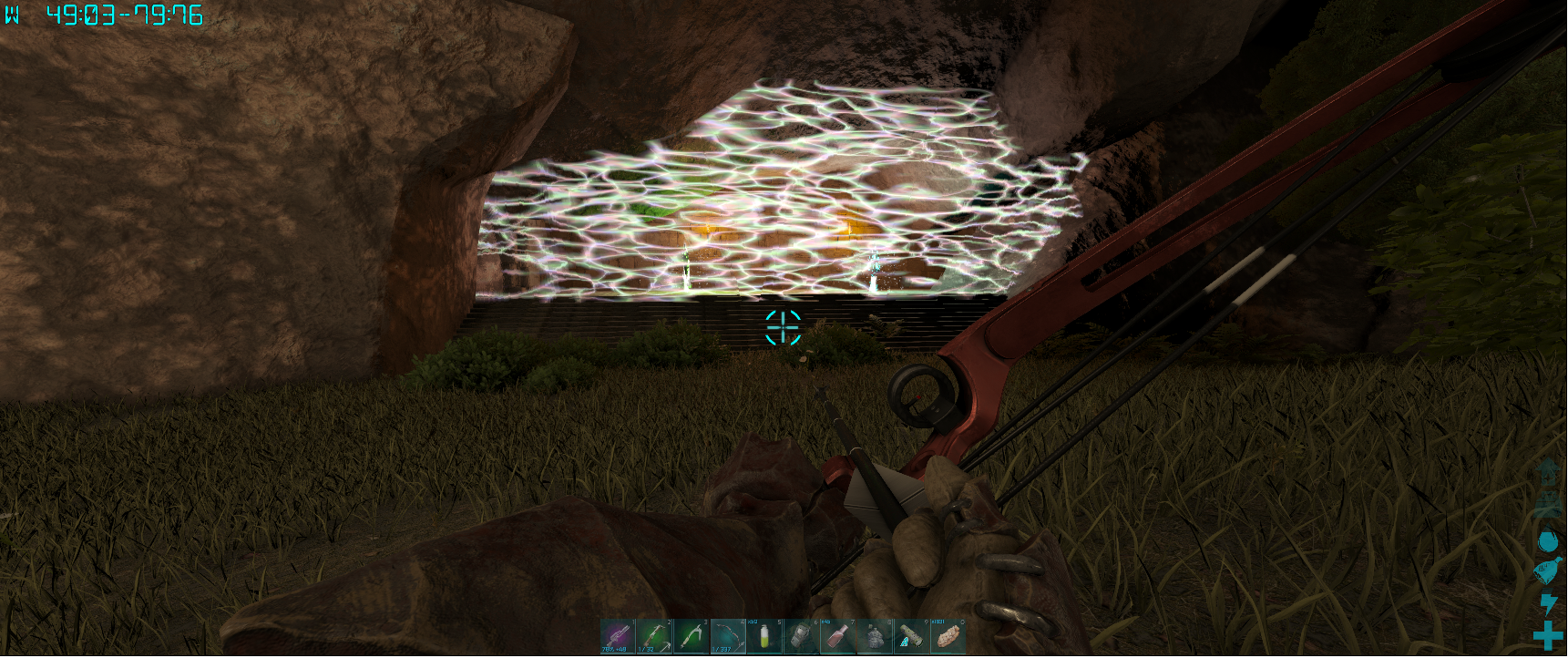
Task: Use the yellow-green bottle in slot 5
Action: 764,636
